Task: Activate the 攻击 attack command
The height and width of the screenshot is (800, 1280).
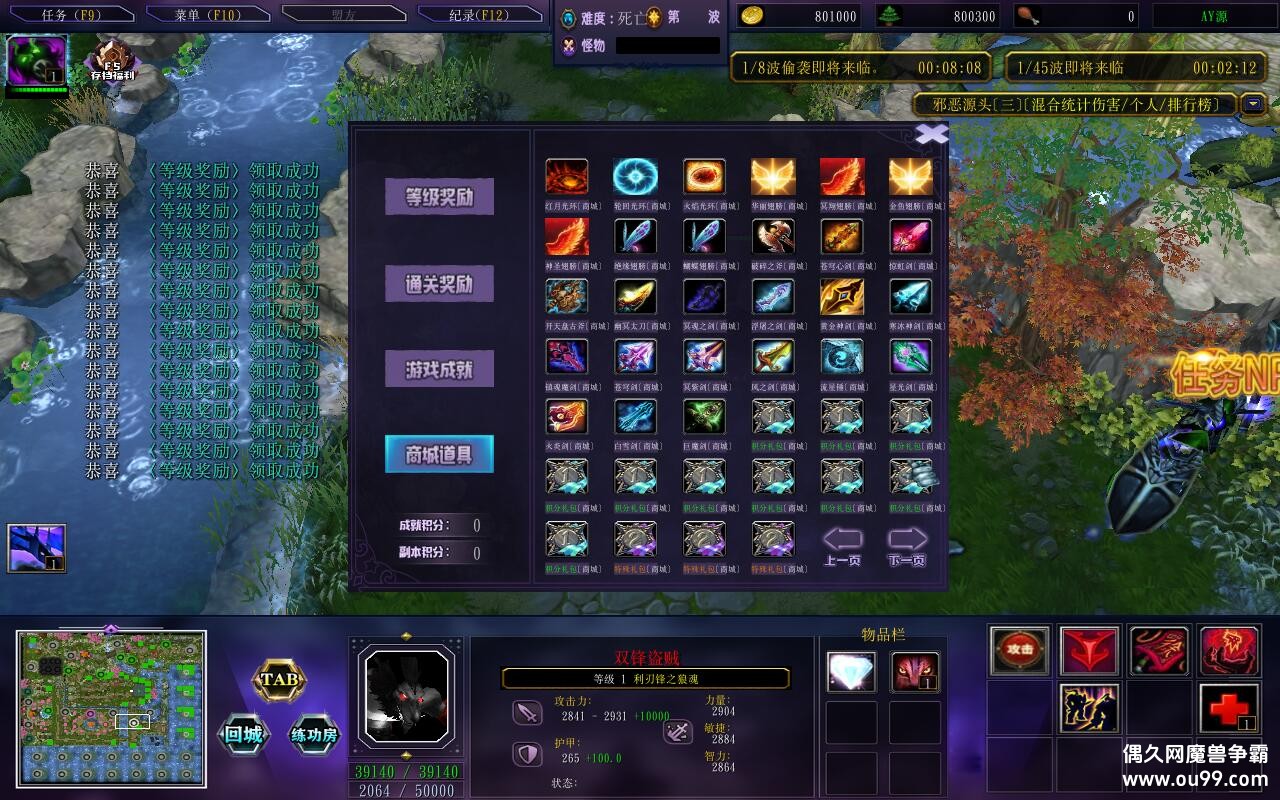Action: (x=1020, y=649)
